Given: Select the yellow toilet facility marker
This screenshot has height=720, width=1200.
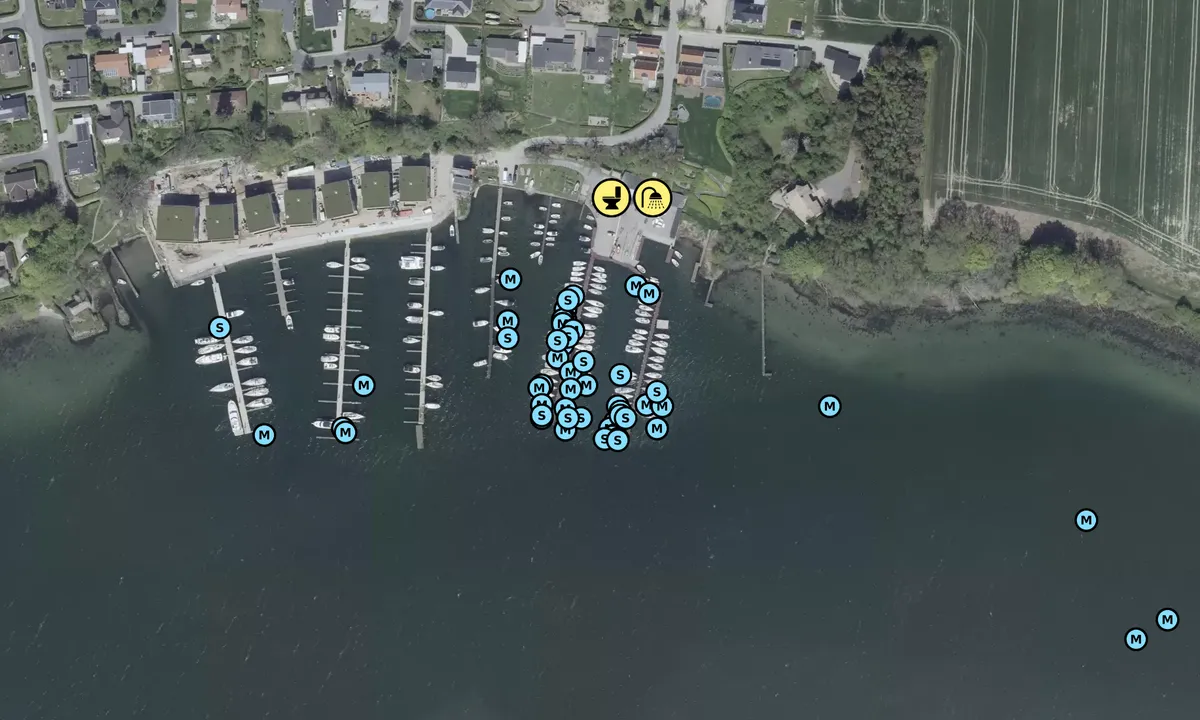Looking at the screenshot, I should (x=611, y=197).
